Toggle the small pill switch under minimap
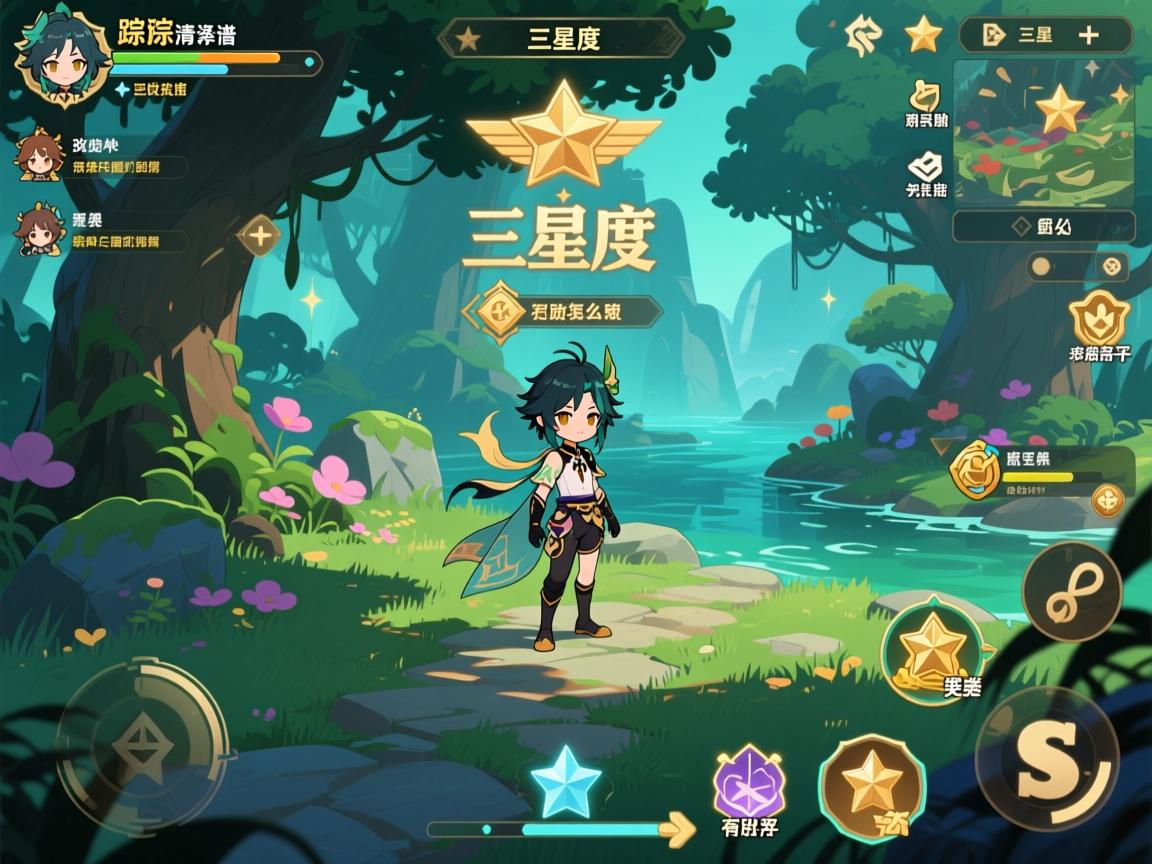This screenshot has width=1152, height=864. [x=1078, y=267]
